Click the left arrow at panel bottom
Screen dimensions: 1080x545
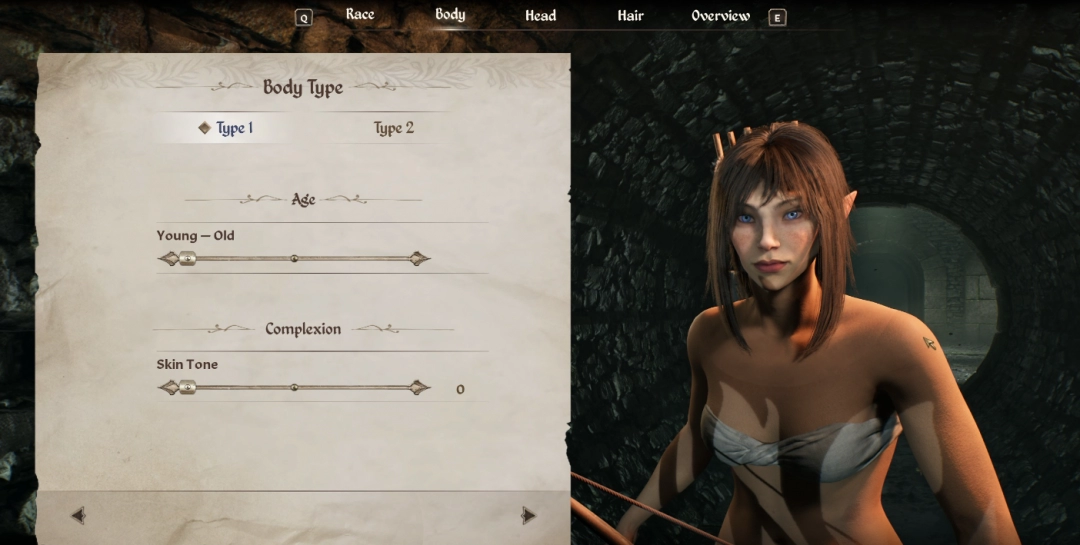[78, 516]
